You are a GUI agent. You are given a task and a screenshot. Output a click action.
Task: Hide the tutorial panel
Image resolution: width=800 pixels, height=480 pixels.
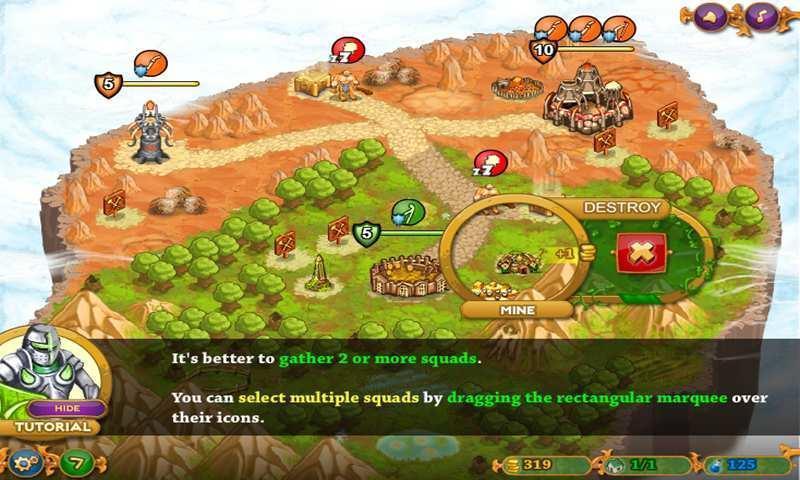click(x=67, y=408)
